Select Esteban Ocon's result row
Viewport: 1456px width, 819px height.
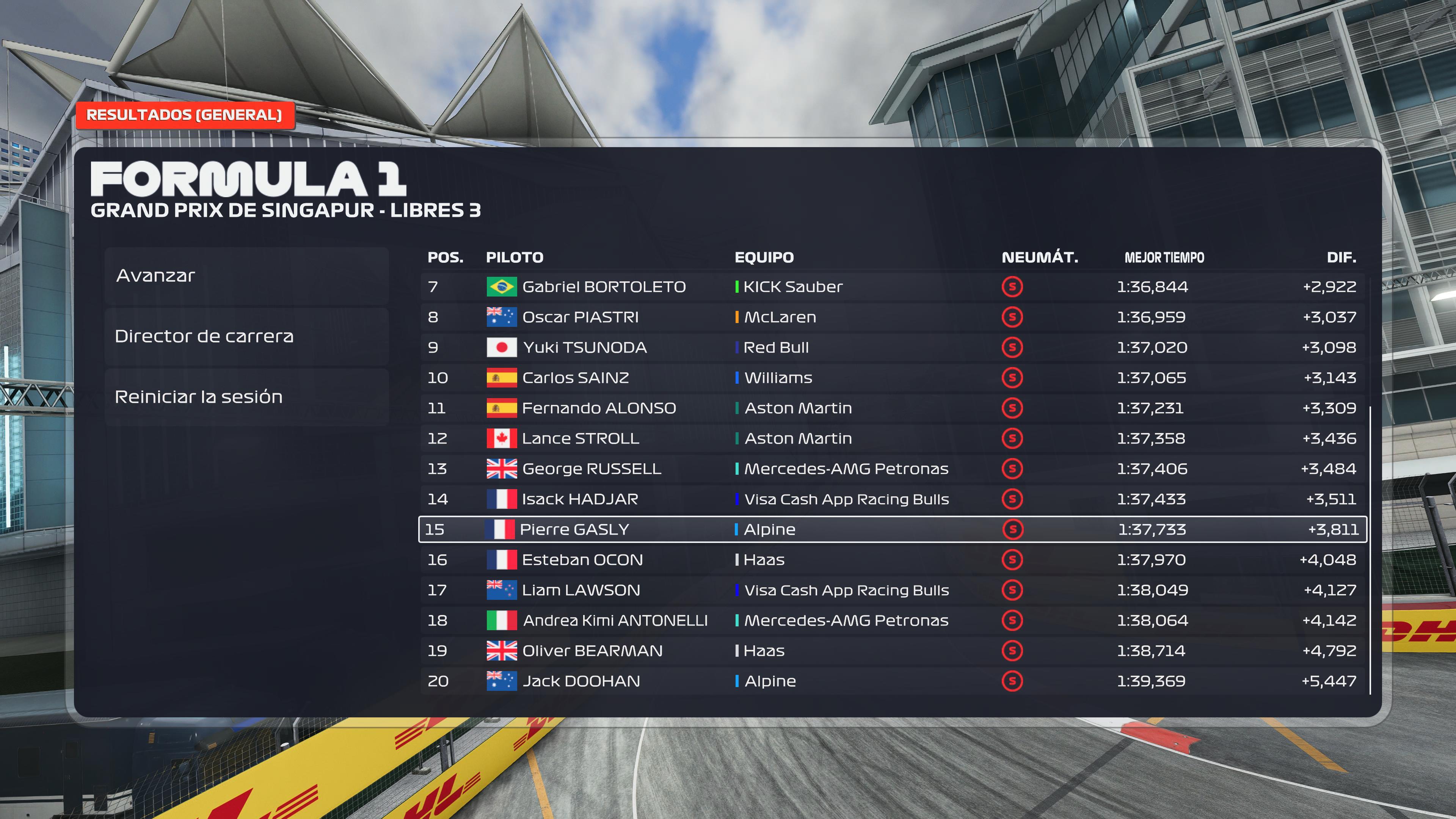[892, 560]
